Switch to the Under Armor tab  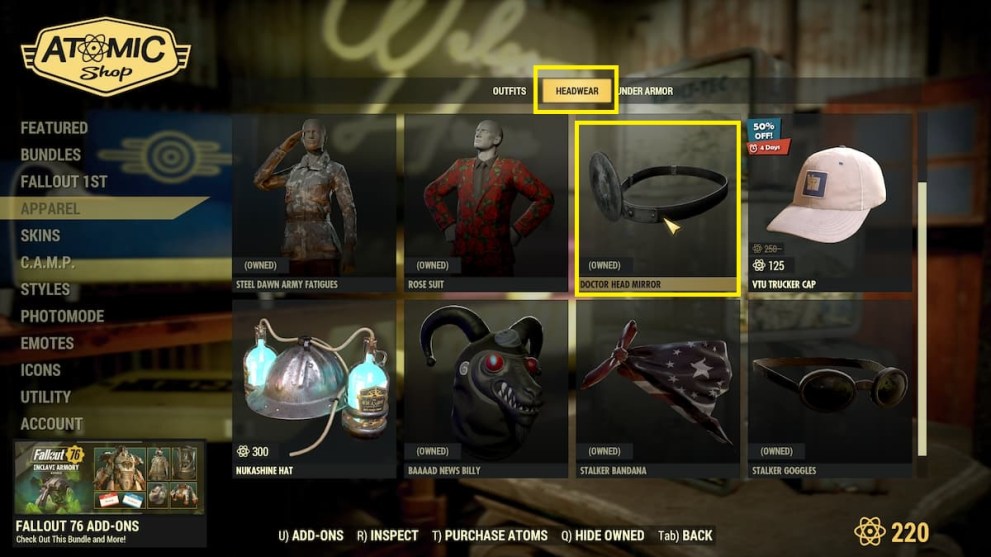(x=646, y=91)
